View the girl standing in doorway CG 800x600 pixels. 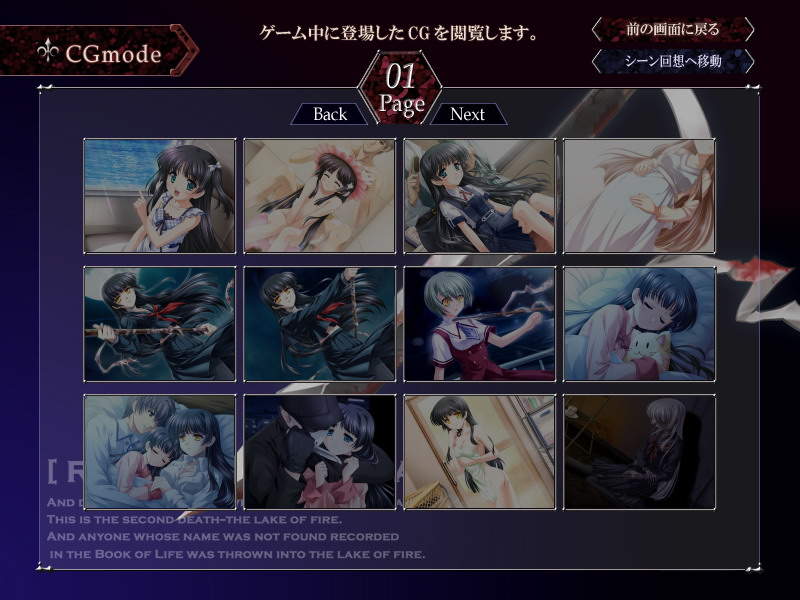tap(480, 452)
